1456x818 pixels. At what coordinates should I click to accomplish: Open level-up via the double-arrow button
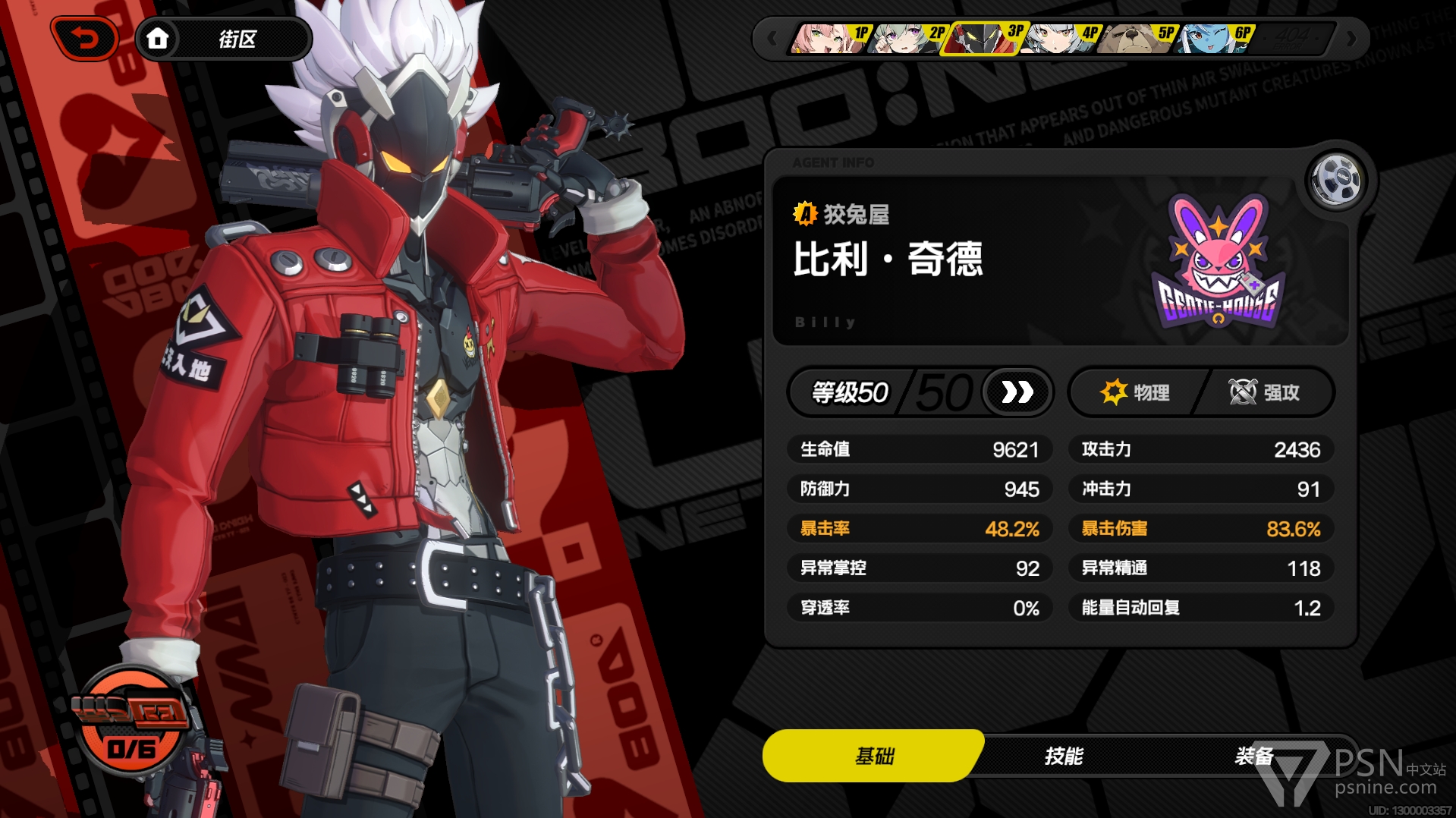1017,392
